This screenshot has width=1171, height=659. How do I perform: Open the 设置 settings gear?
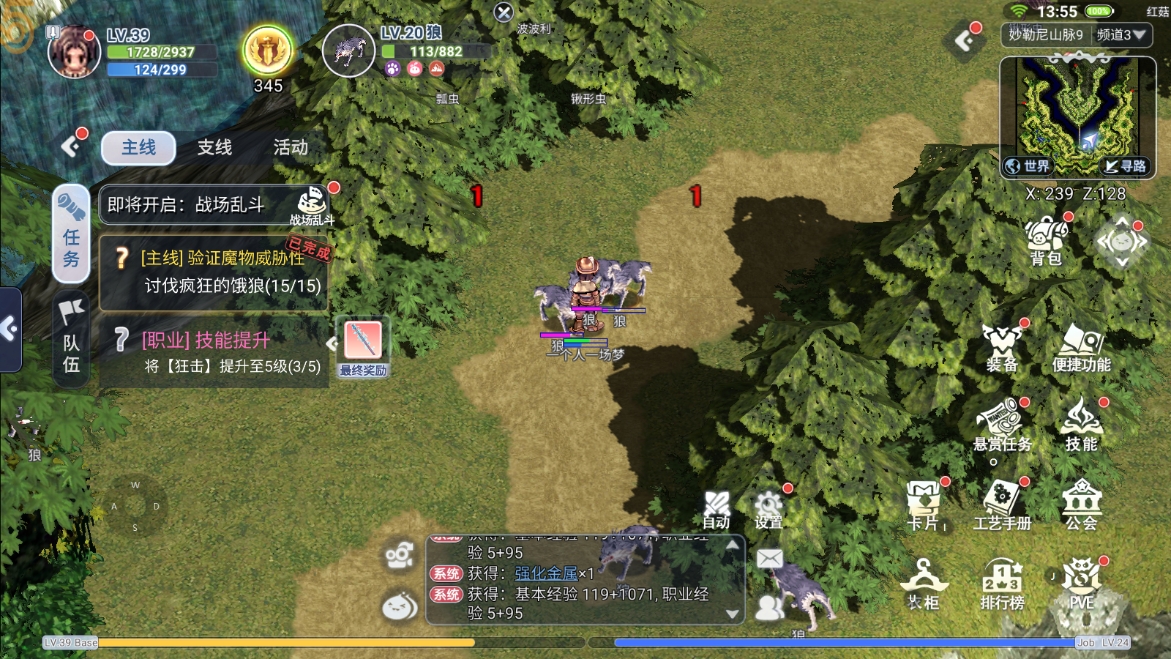[x=768, y=508]
